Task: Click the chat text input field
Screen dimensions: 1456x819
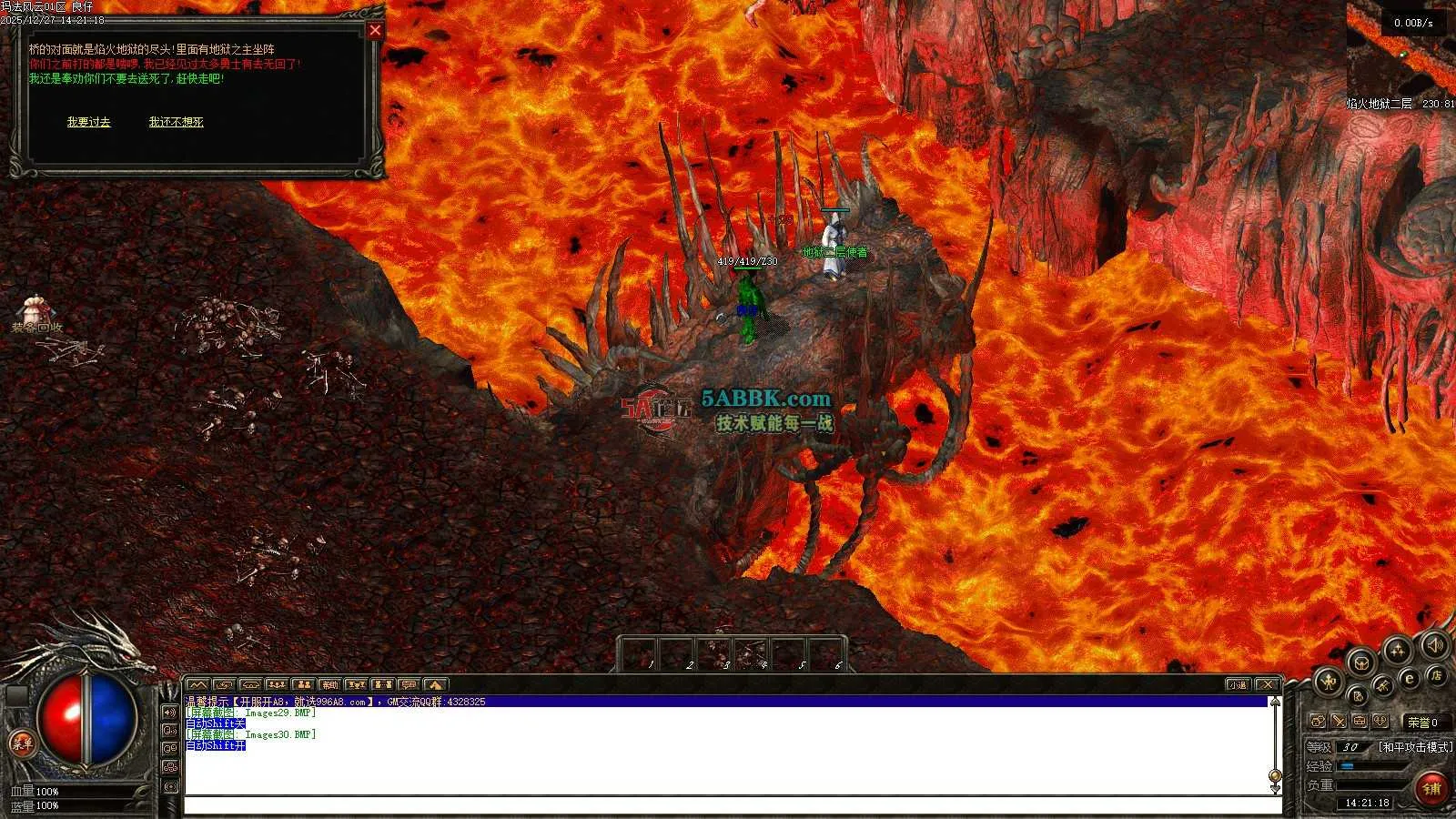Action: click(x=728, y=805)
